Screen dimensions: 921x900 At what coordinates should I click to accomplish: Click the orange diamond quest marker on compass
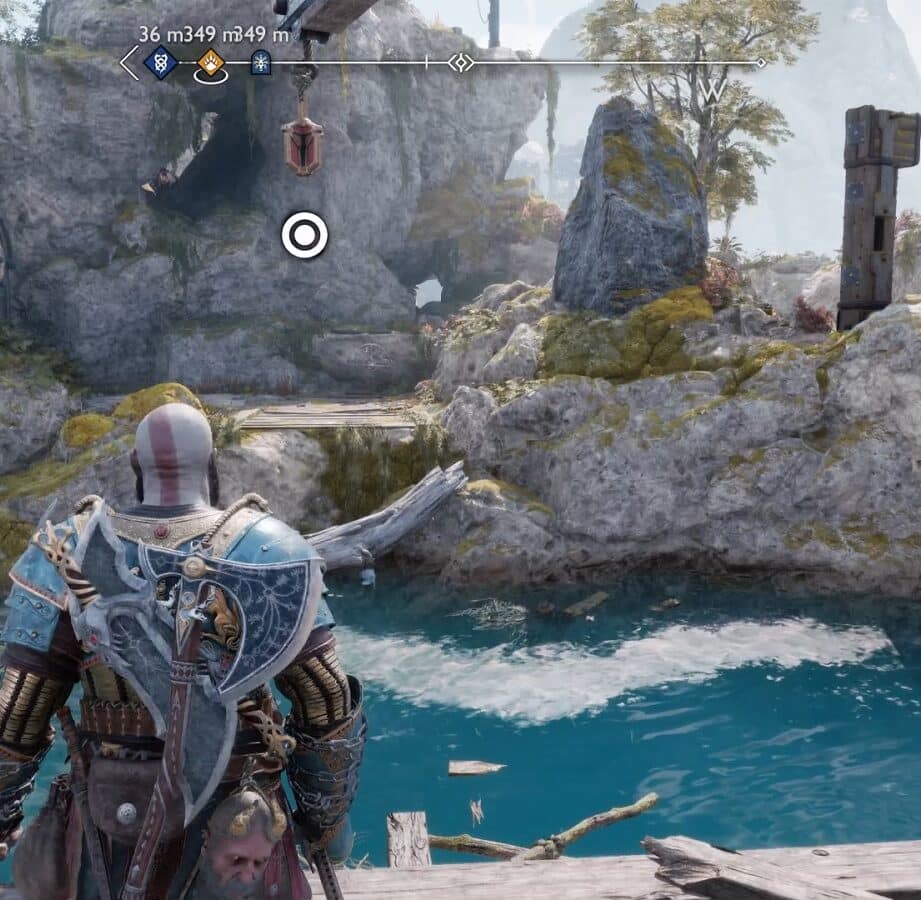coord(211,63)
